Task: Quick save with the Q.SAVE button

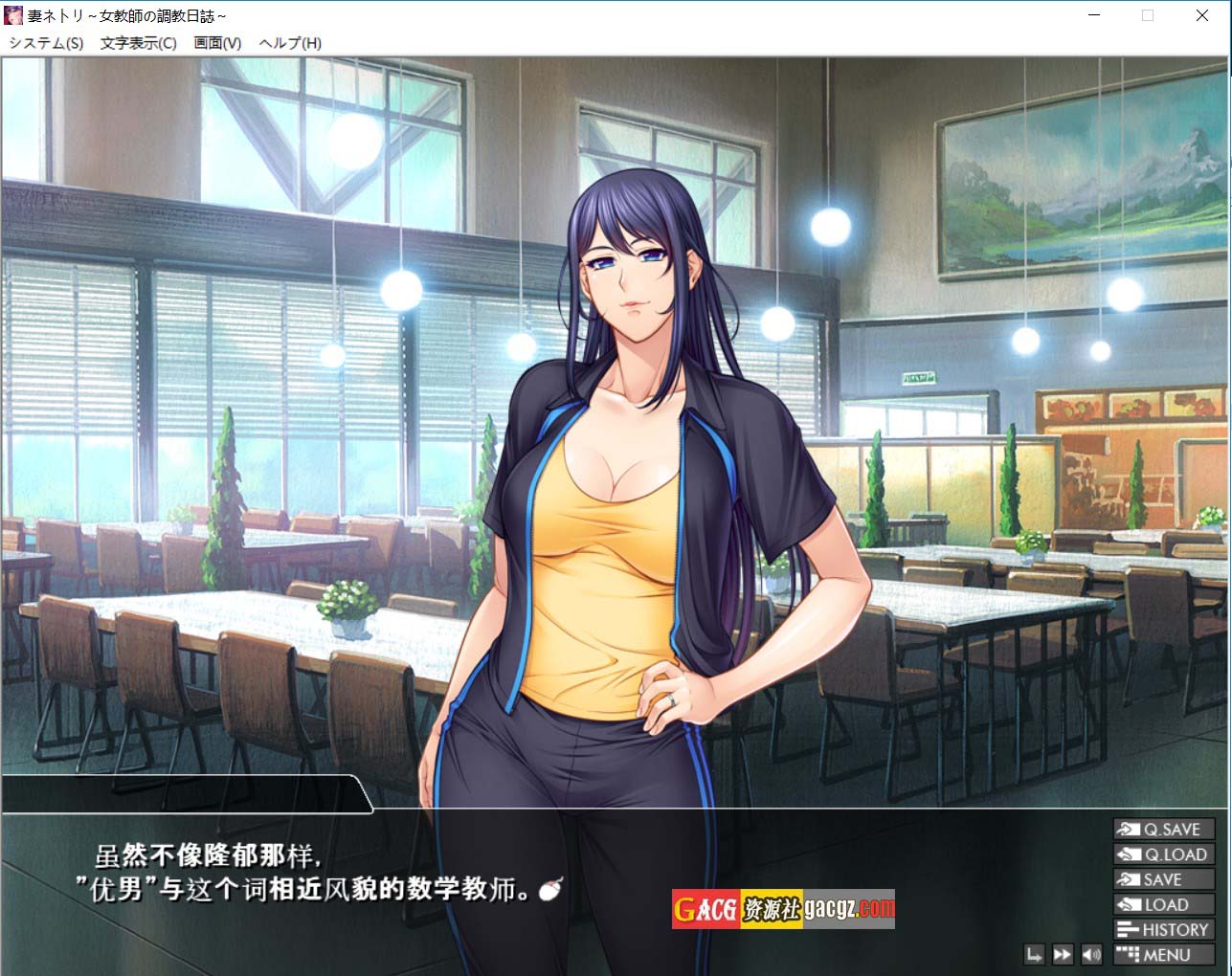Action: tap(1163, 830)
